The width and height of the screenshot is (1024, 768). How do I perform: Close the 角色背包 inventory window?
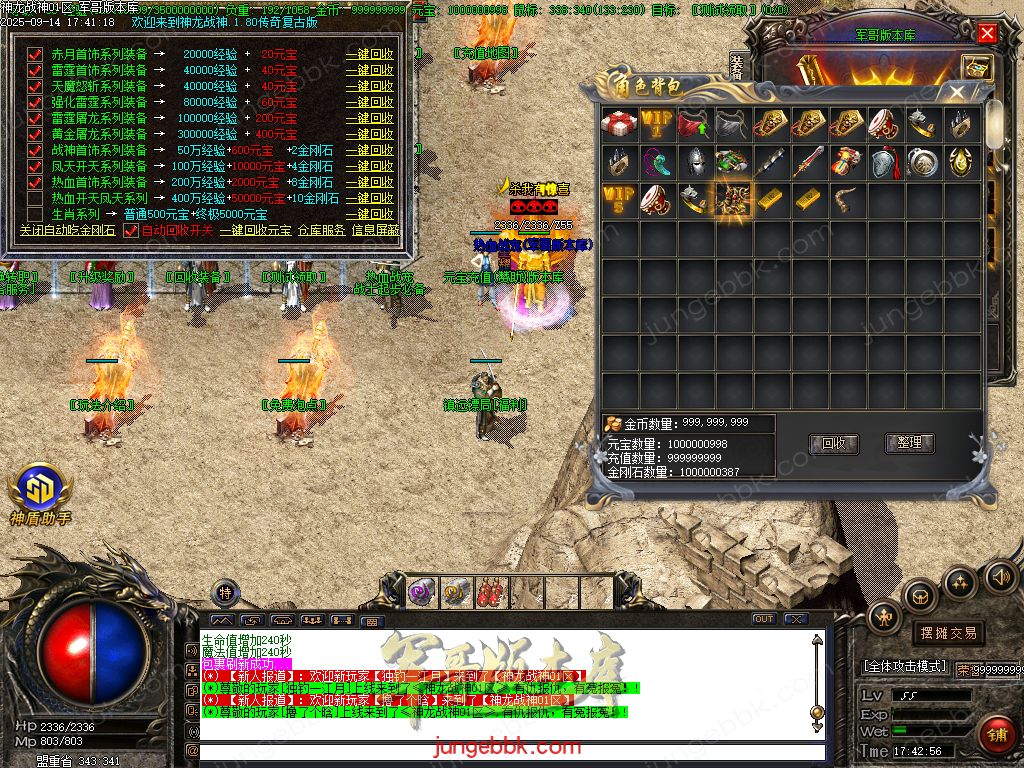tap(957, 92)
